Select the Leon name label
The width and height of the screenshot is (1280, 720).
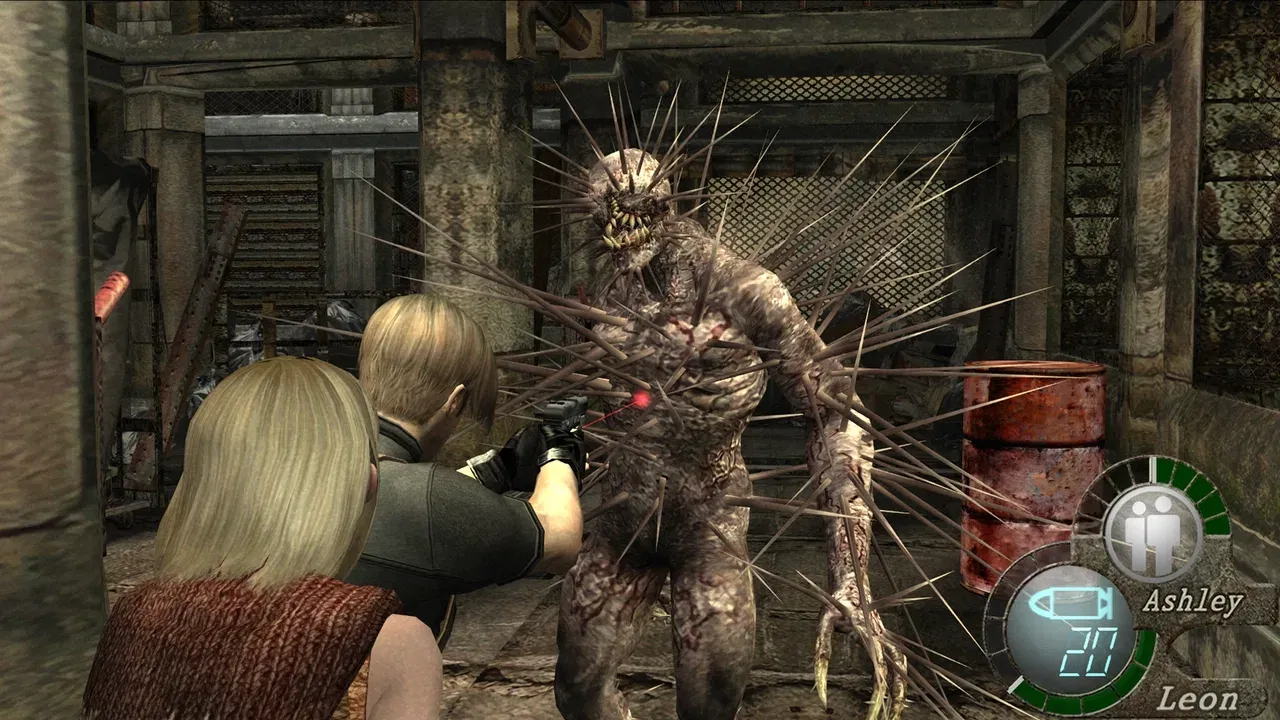pos(1198,695)
